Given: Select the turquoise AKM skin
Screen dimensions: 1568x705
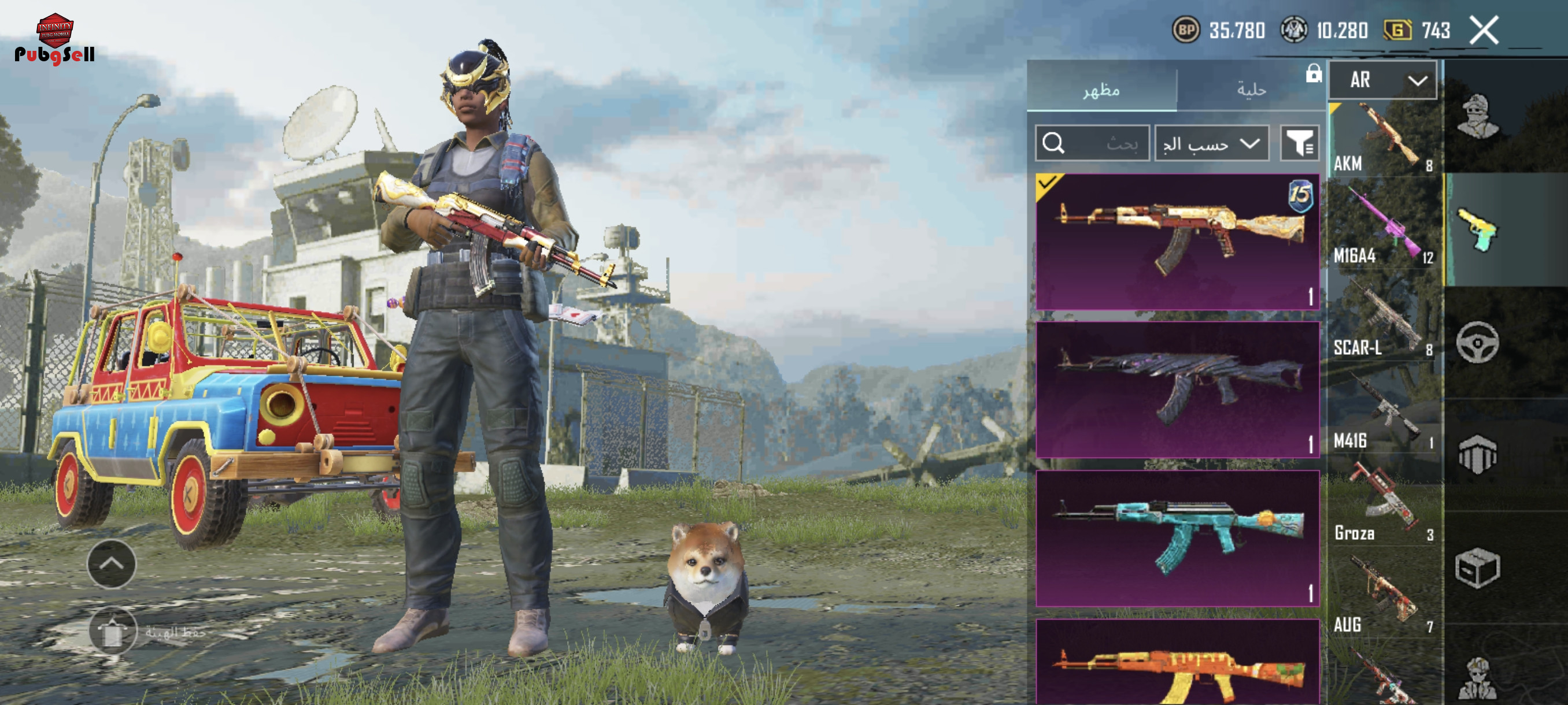Looking at the screenshot, I should tap(1177, 538).
